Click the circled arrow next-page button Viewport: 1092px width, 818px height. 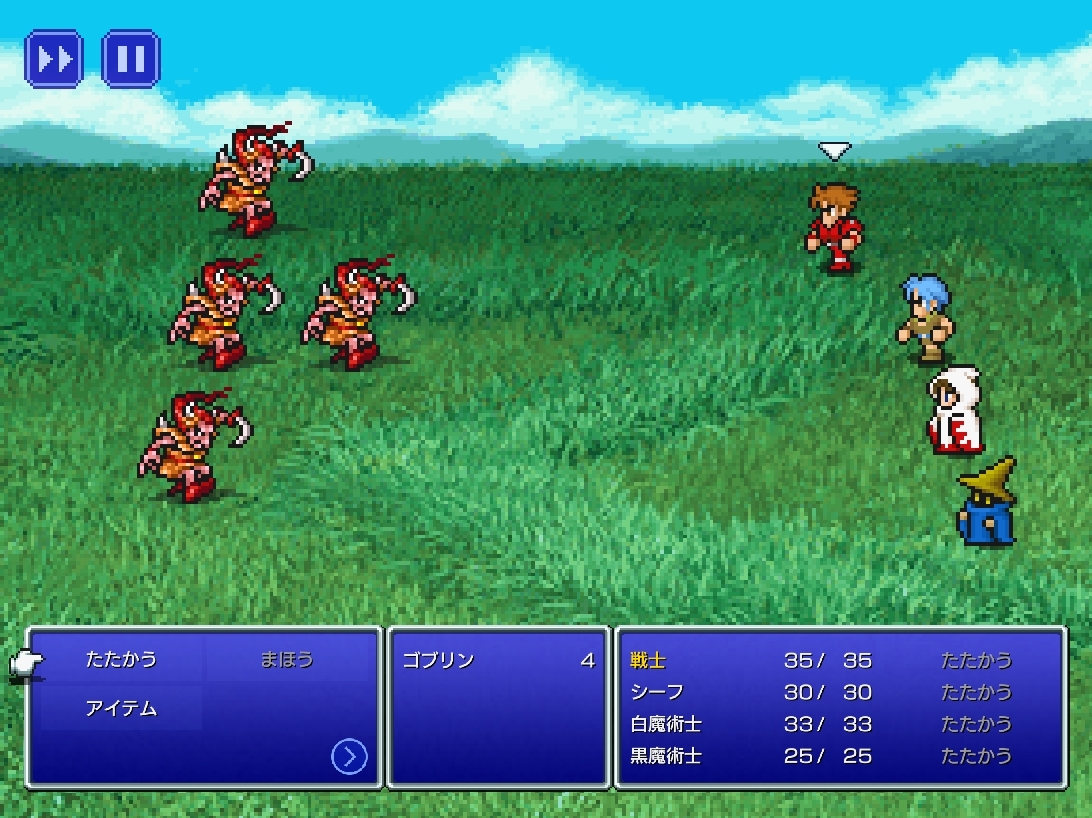[x=348, y=757]
